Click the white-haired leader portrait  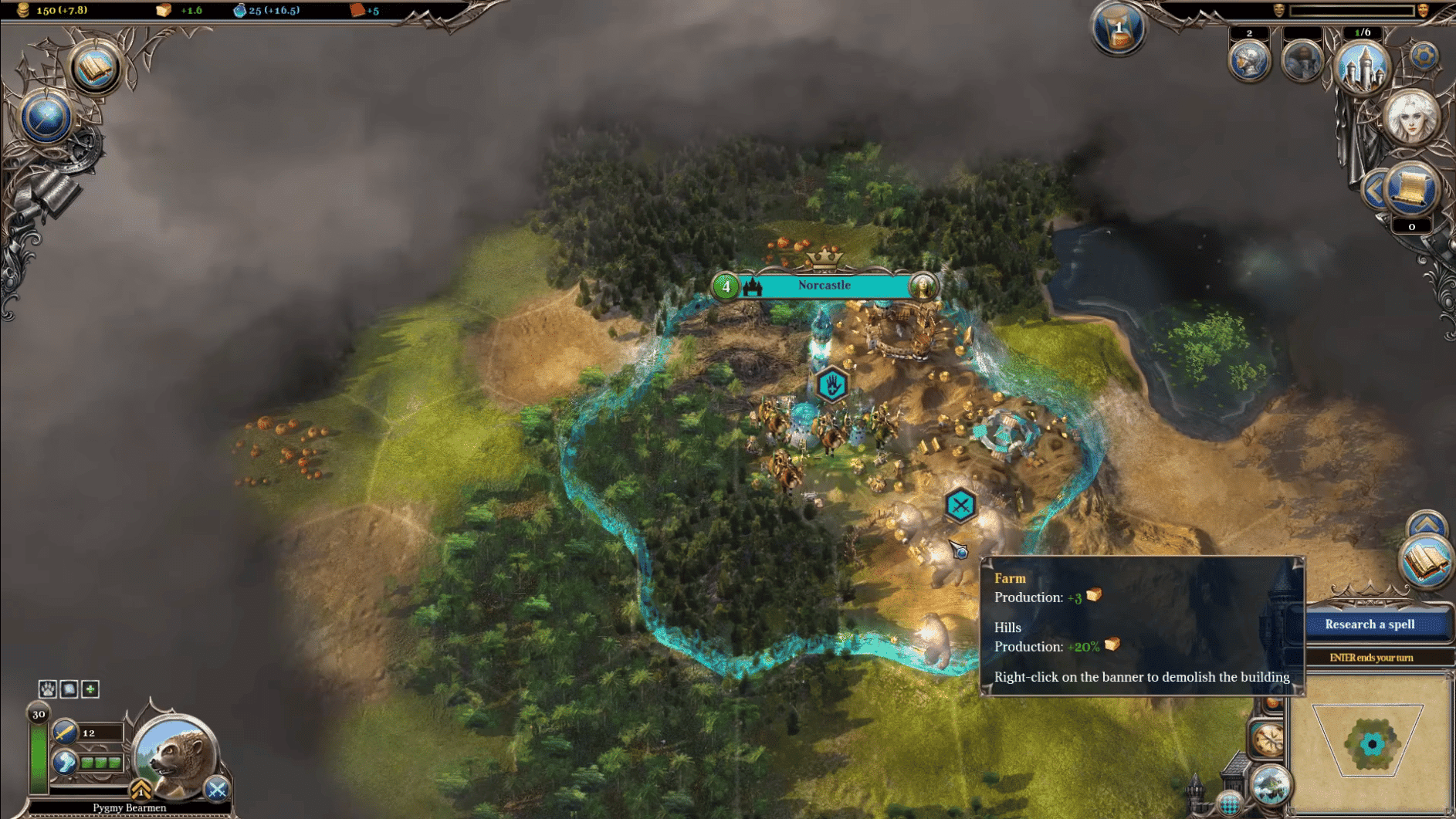[x=1411, y=117]
